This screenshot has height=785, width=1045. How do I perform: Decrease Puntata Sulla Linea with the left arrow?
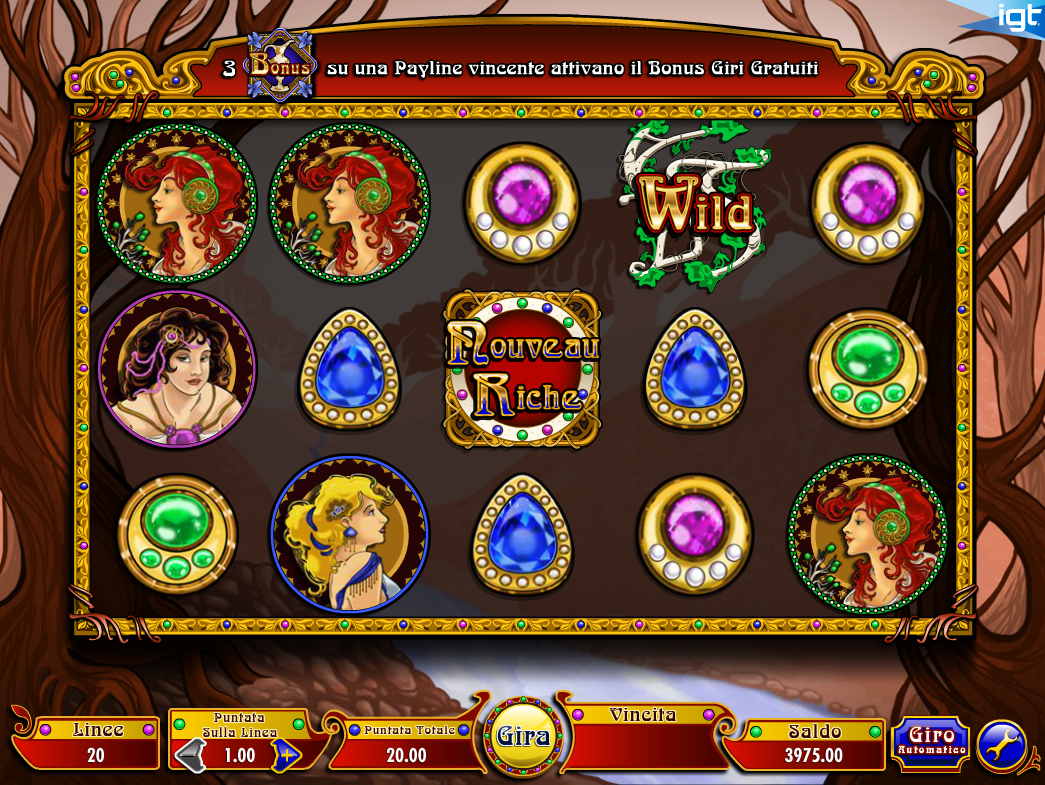coord(189,755)
